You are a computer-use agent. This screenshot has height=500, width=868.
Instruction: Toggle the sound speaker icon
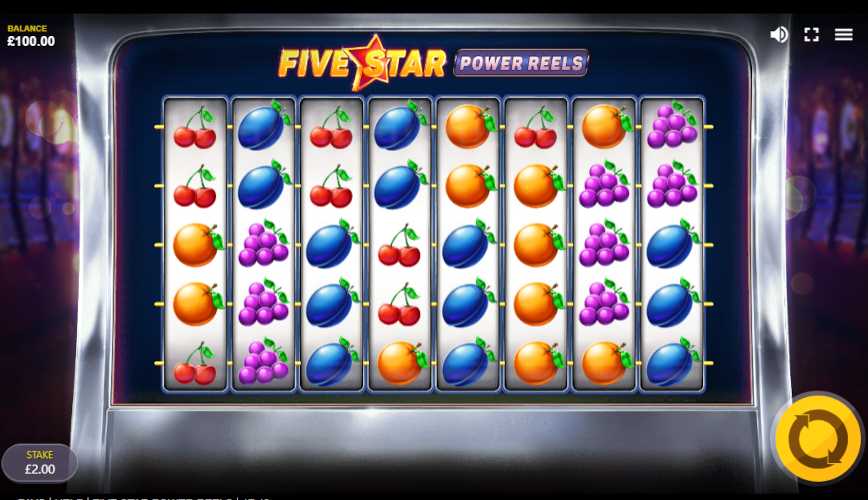779,34
